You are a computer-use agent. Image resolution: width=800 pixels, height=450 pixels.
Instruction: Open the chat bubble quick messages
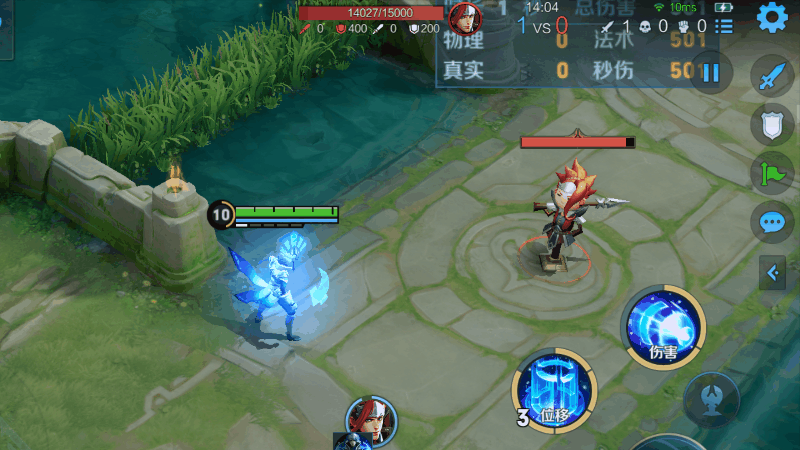coord(771,221)
